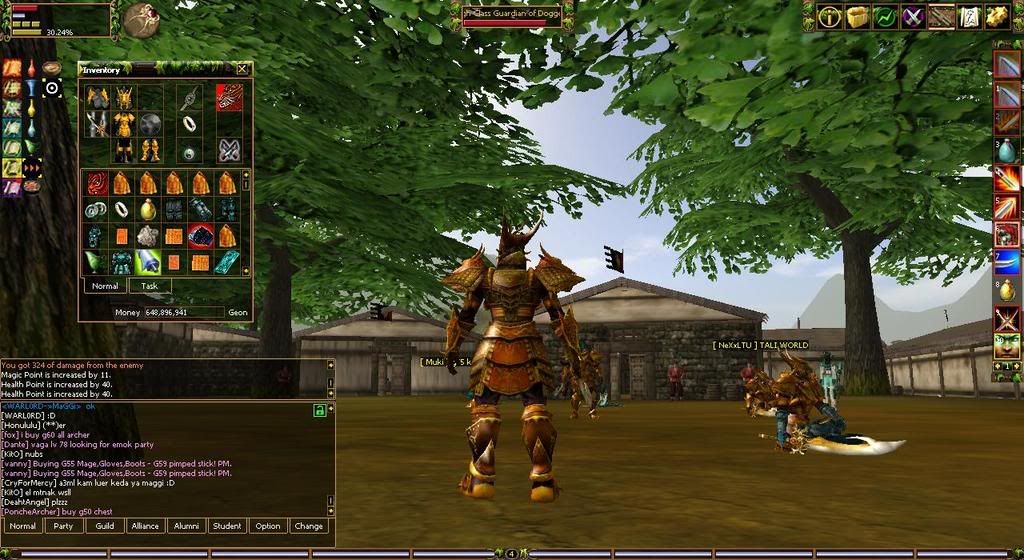Choose the Alliance chat channel
Viewport: 1024px width, 560px height.
145,526
